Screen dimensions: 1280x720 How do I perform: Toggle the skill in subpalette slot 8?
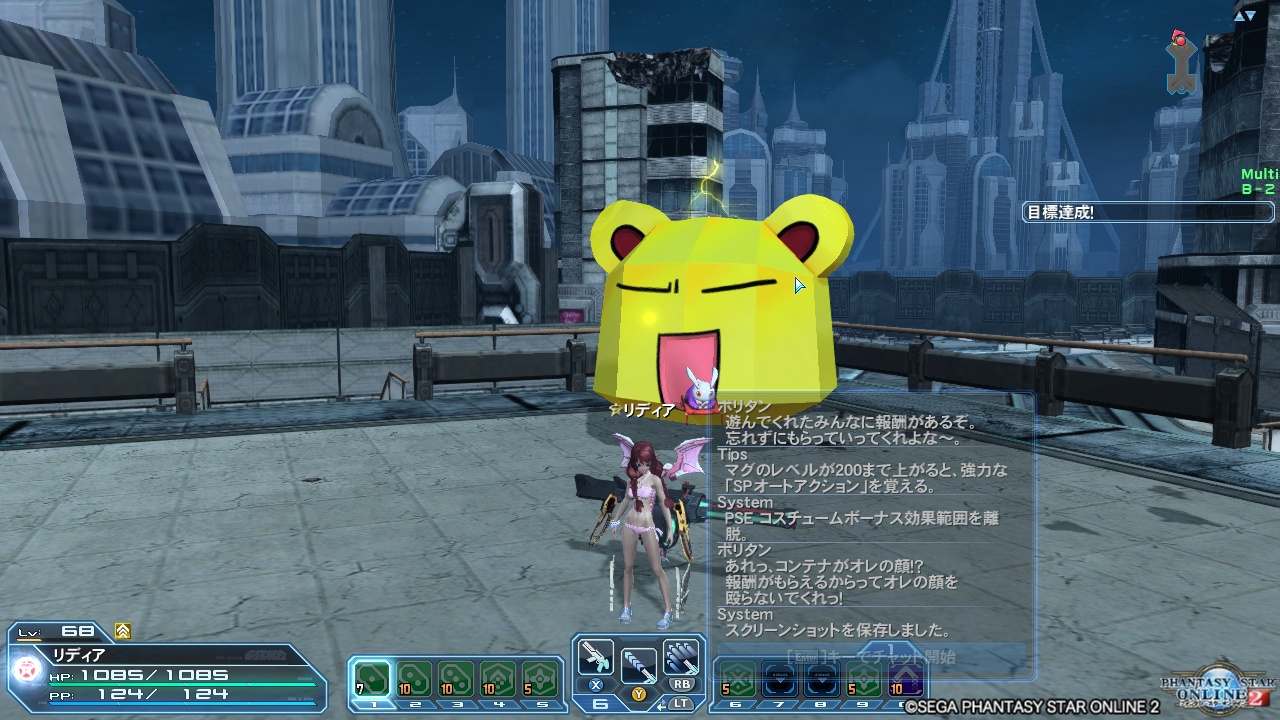pyautogui.click(x=820, y=680)
